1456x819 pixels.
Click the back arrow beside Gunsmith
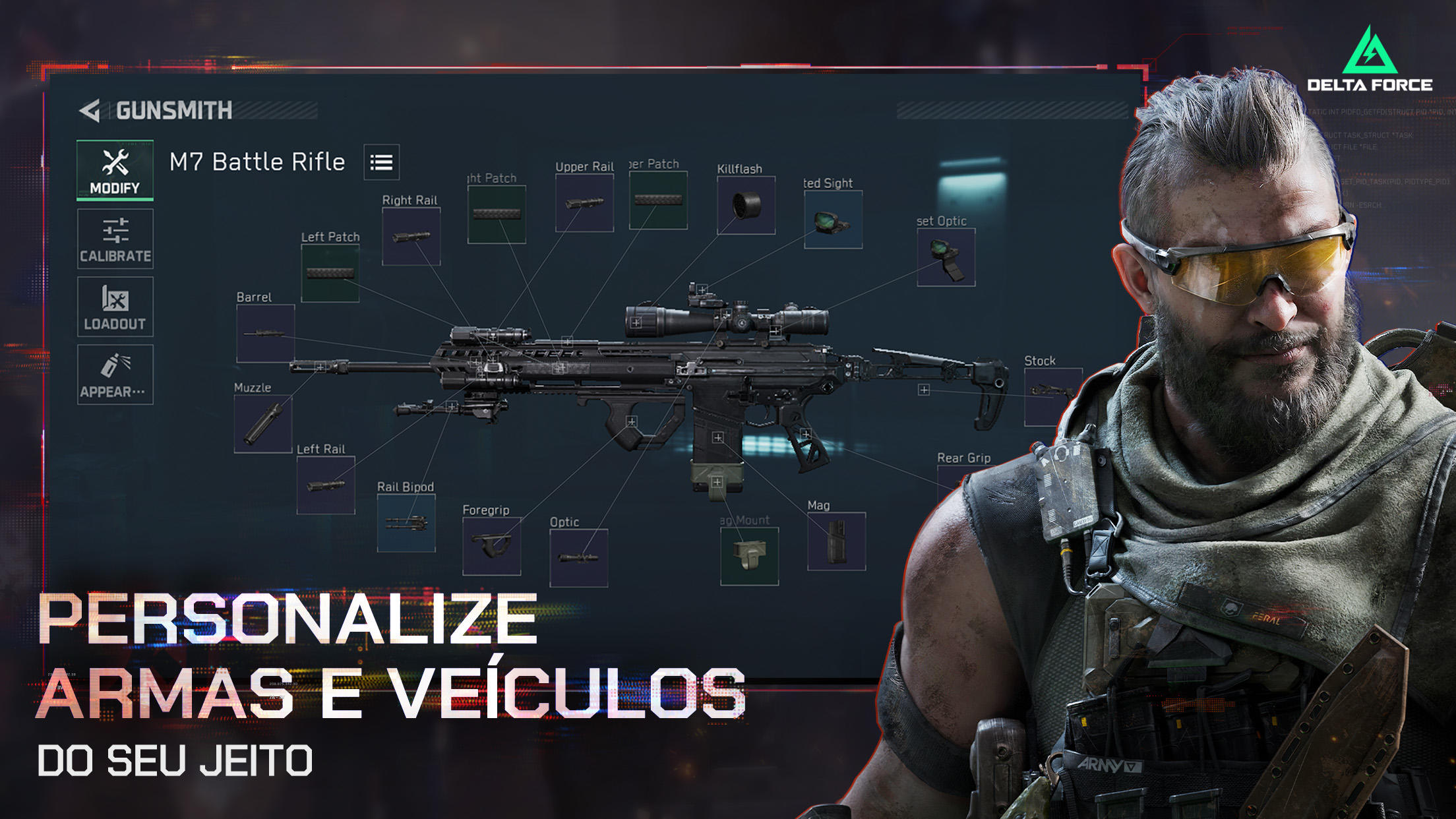pos(88,109)
